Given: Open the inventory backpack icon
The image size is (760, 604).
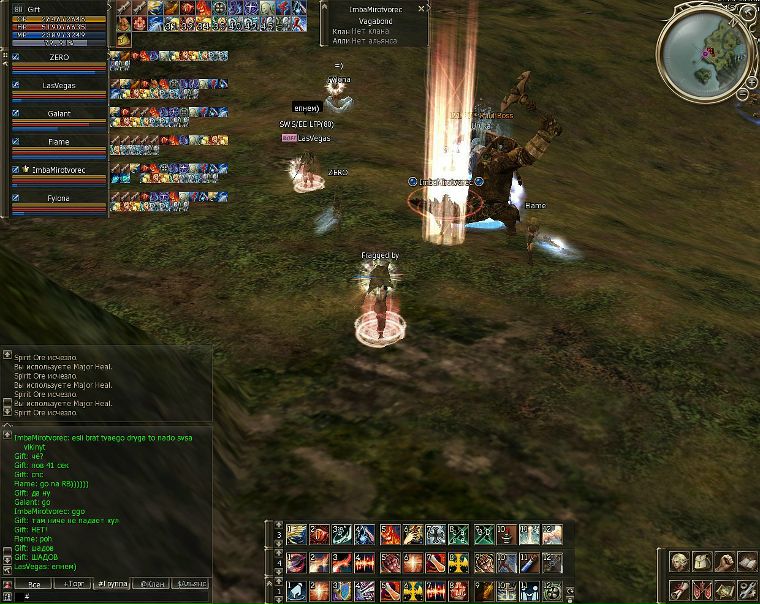Looking at the screenshot, I should pyautogui.click(x=701, y=562).
